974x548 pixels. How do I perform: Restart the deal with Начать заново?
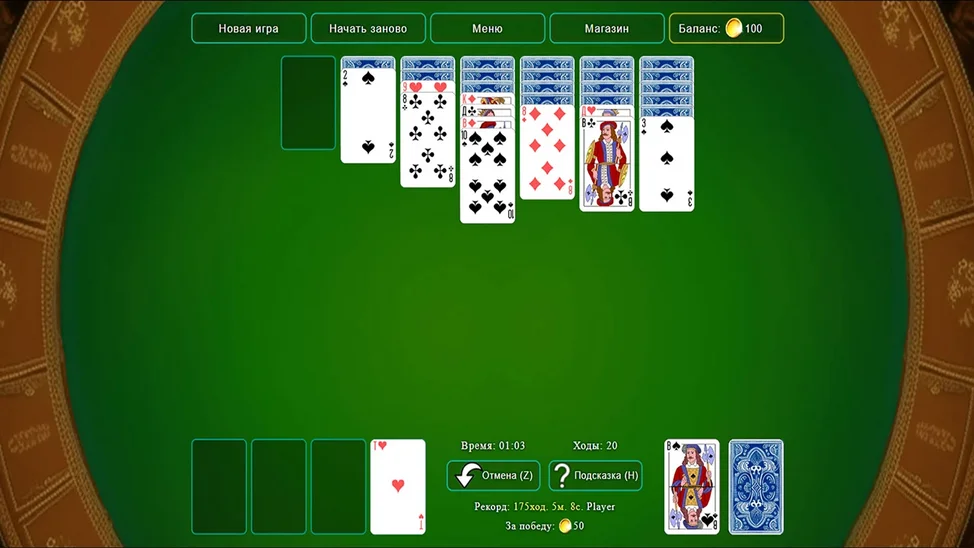(x=368, y=28)
